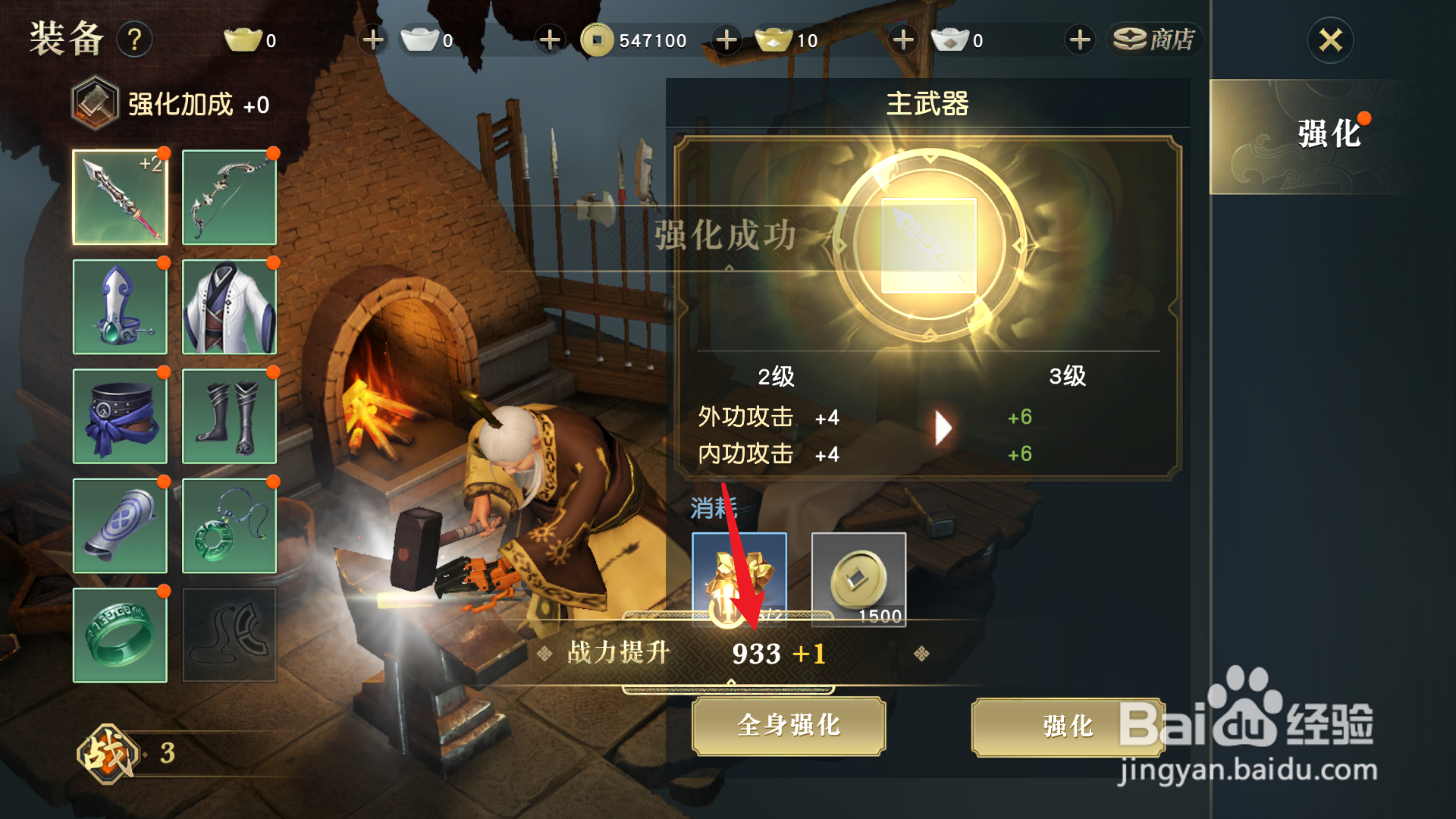Image resolution: width=1456 pixels, height=819 pixels.
Task: Select the 1500 coin cost item
Action: (x=858, y=580)
